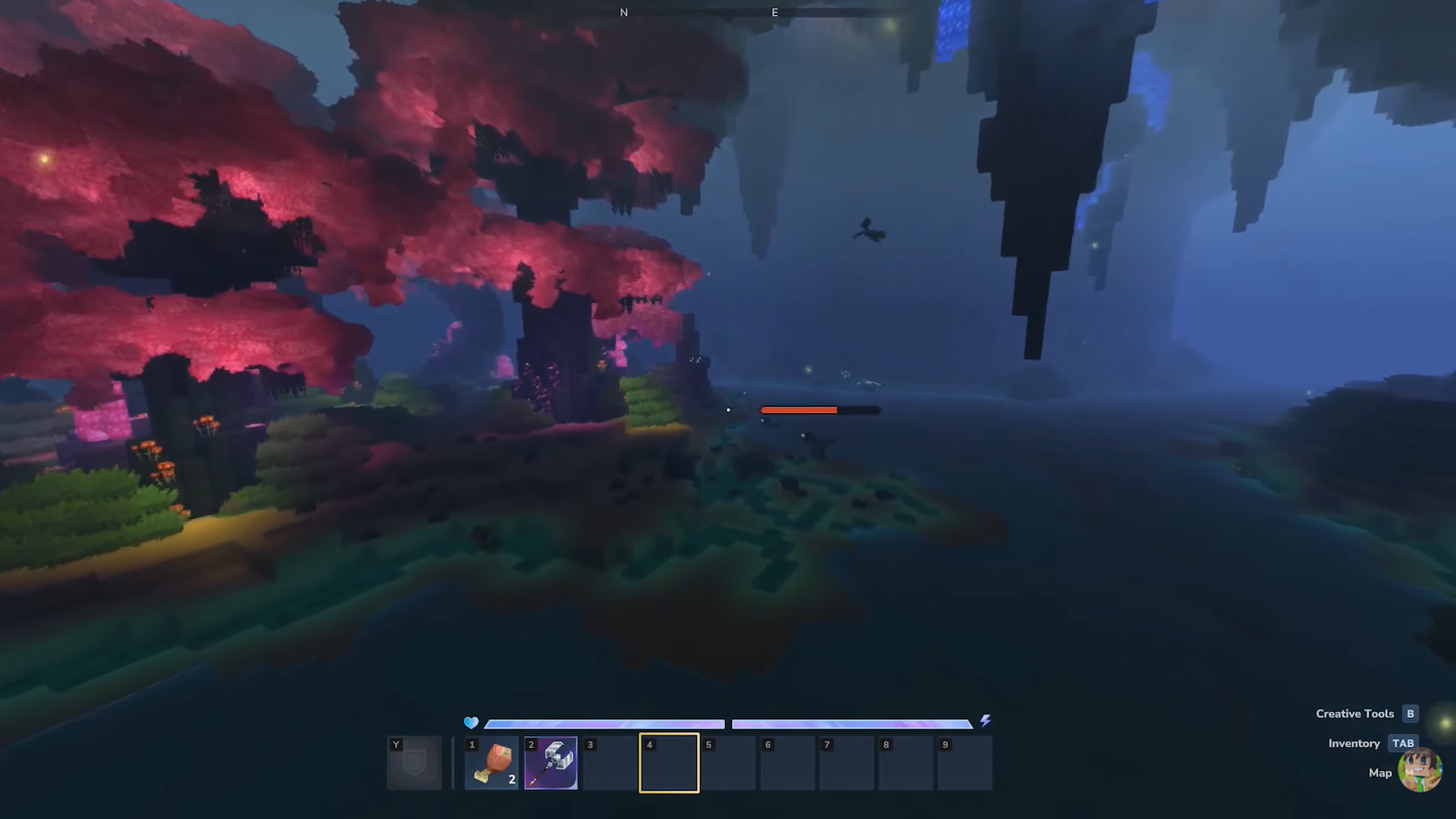Click the energy bar on the right
Image resolution: width=1456 pixels, height=819 pixels.
point(852,723)
